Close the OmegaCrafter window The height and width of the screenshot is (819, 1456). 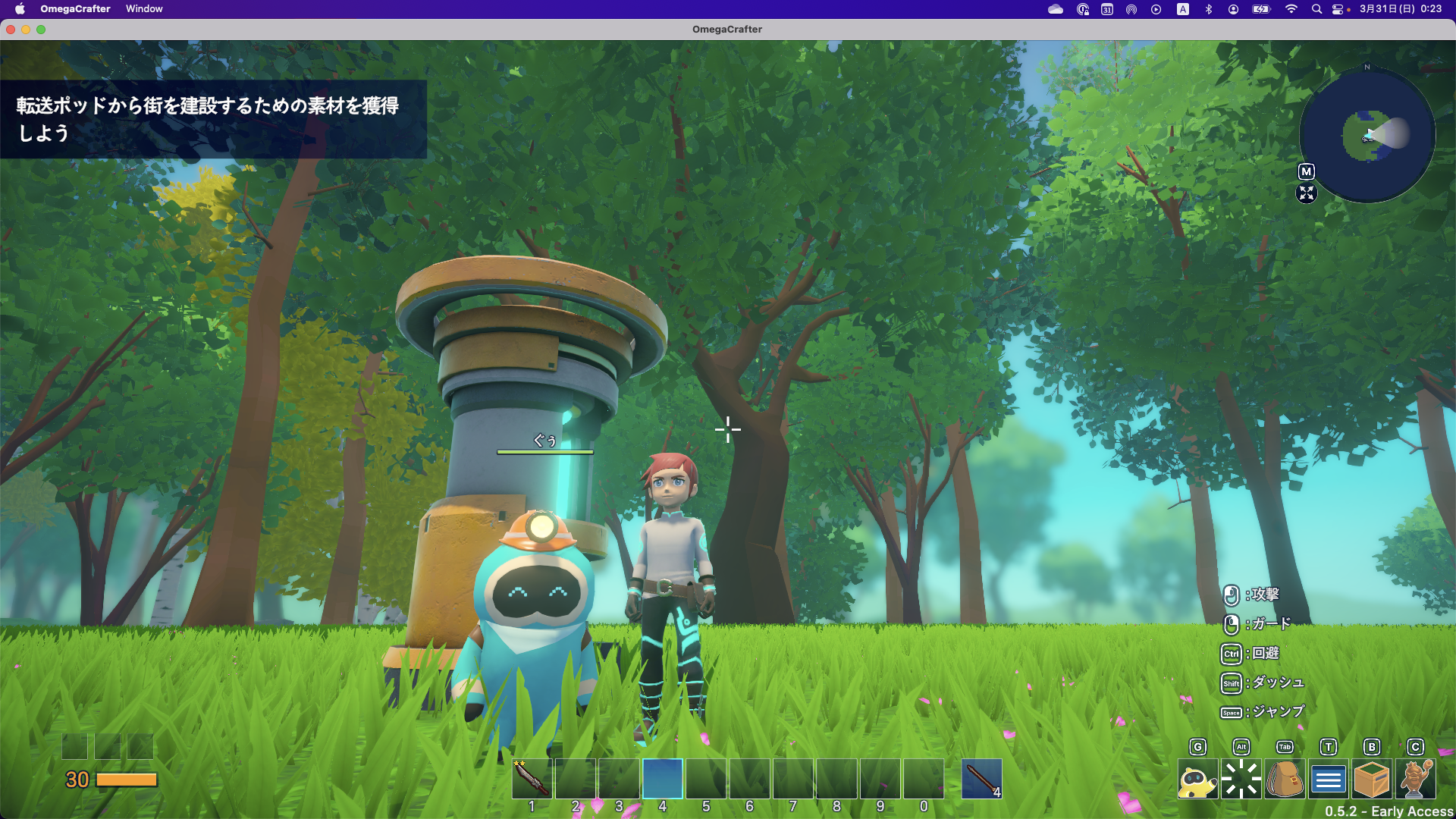tap(11, 30)
